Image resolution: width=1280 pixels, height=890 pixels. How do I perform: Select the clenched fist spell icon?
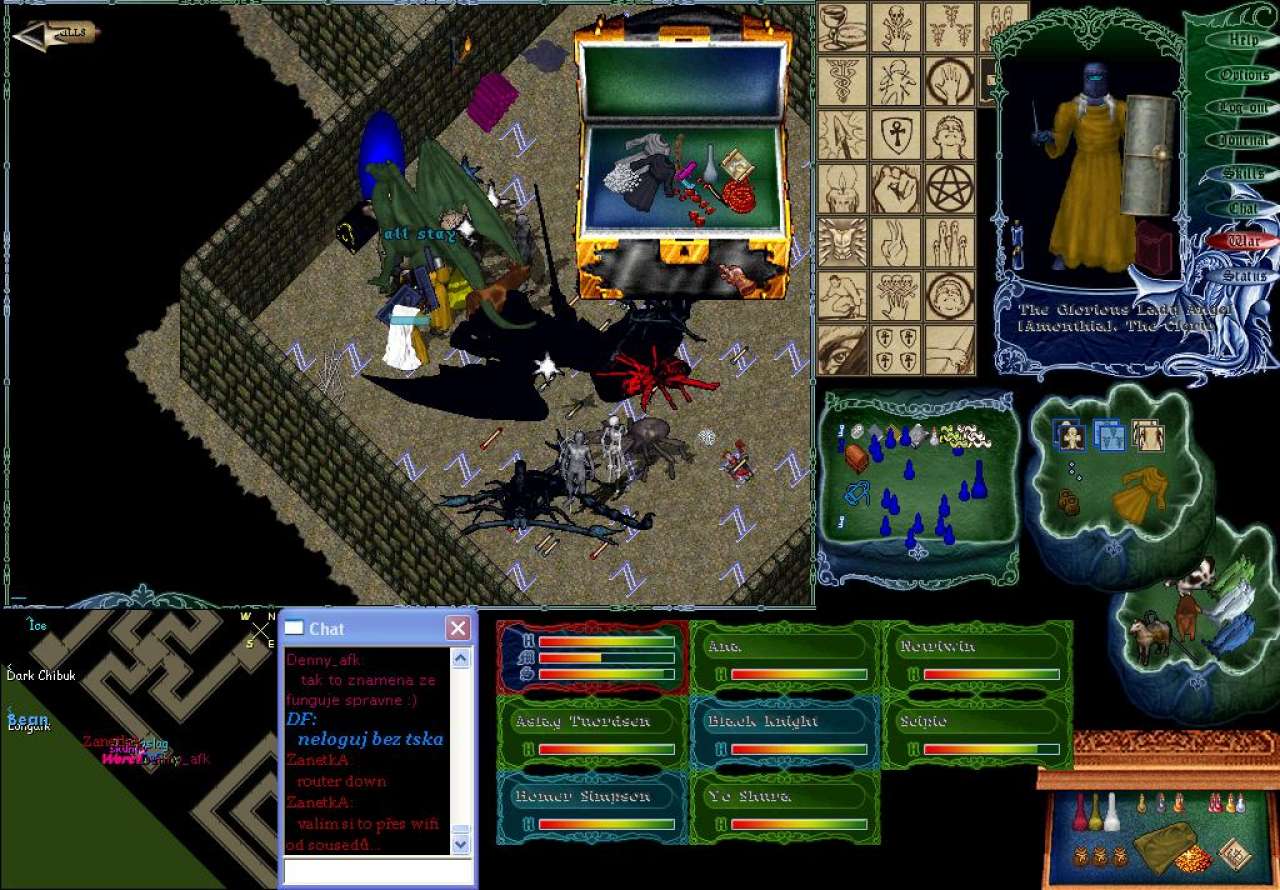click(895, 189)
